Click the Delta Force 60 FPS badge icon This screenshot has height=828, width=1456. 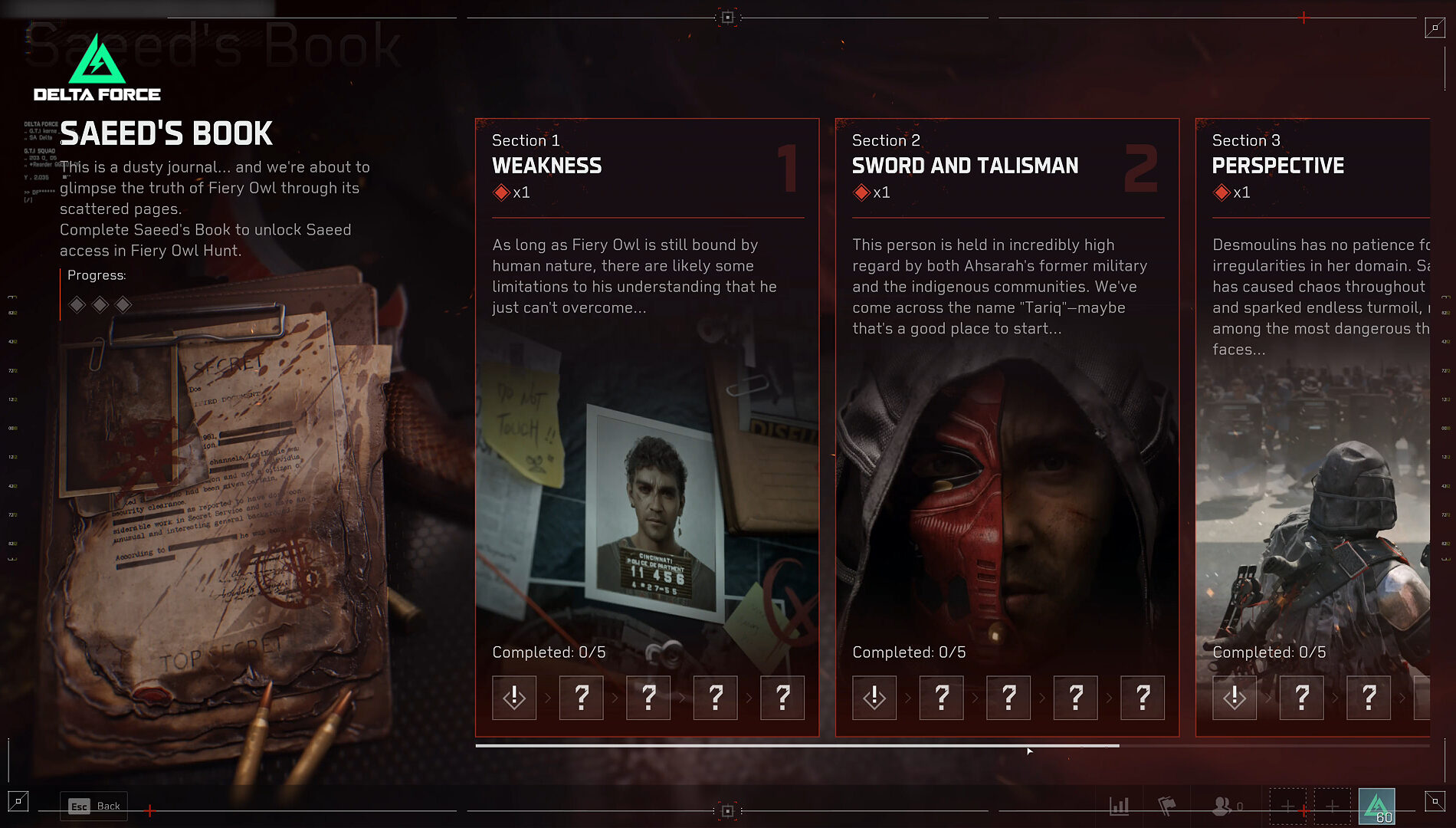[x=1378, y=807]
